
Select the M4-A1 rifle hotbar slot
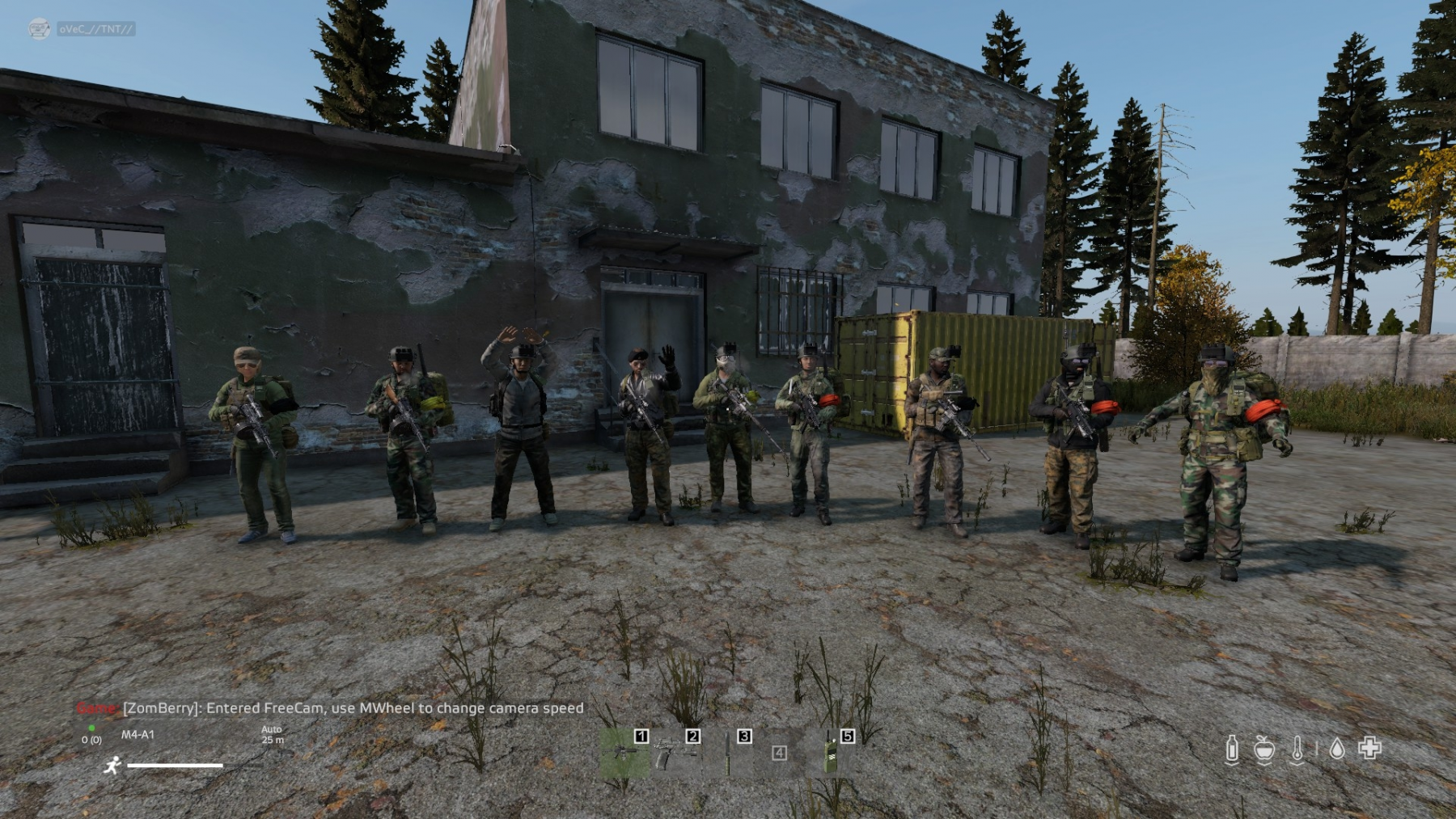624,754
